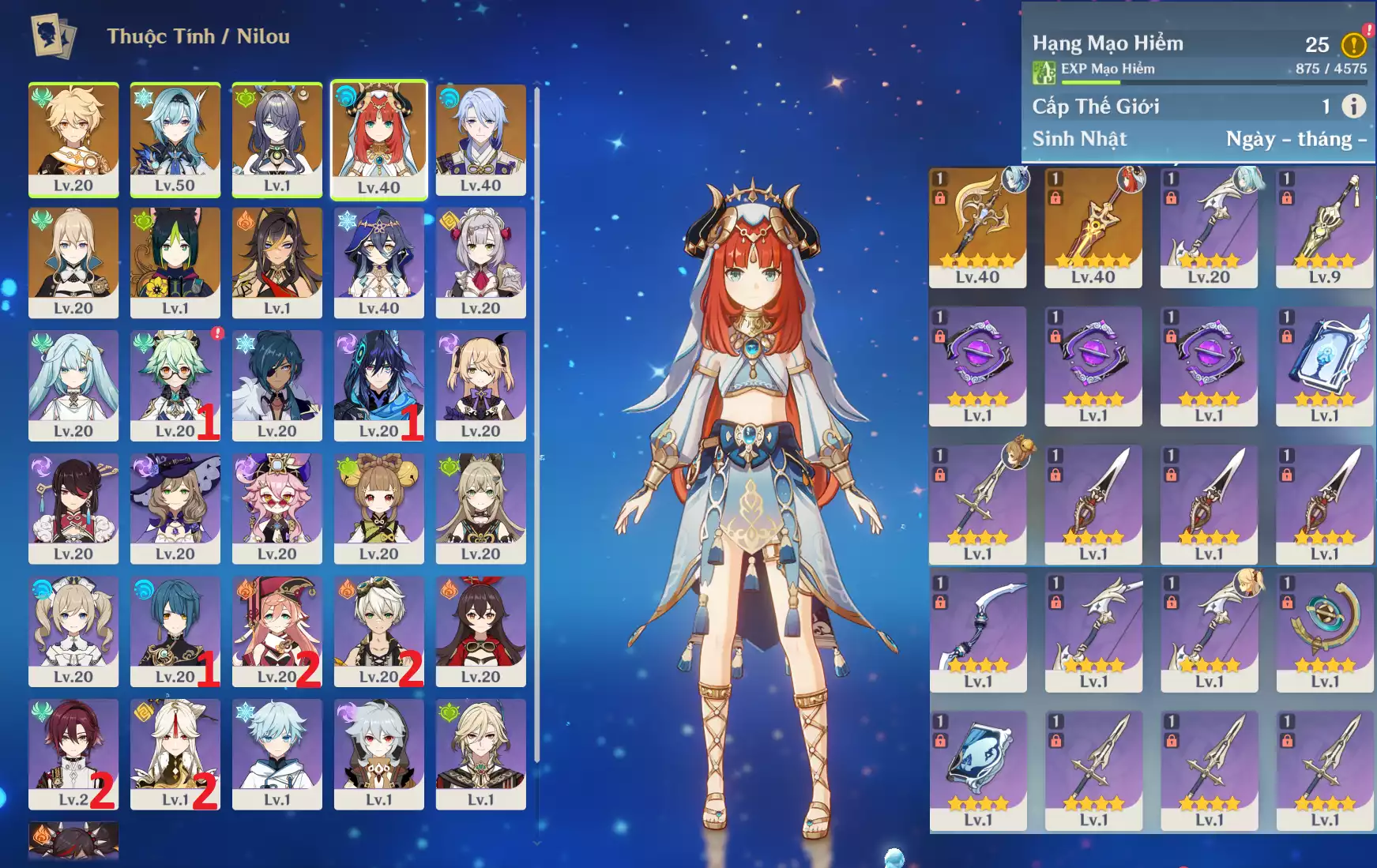This screenshot has height=868, width=1377.
Task: Select Layla's Lv.40 character tile
Action: pyautogui.click(x=378, y=262)
